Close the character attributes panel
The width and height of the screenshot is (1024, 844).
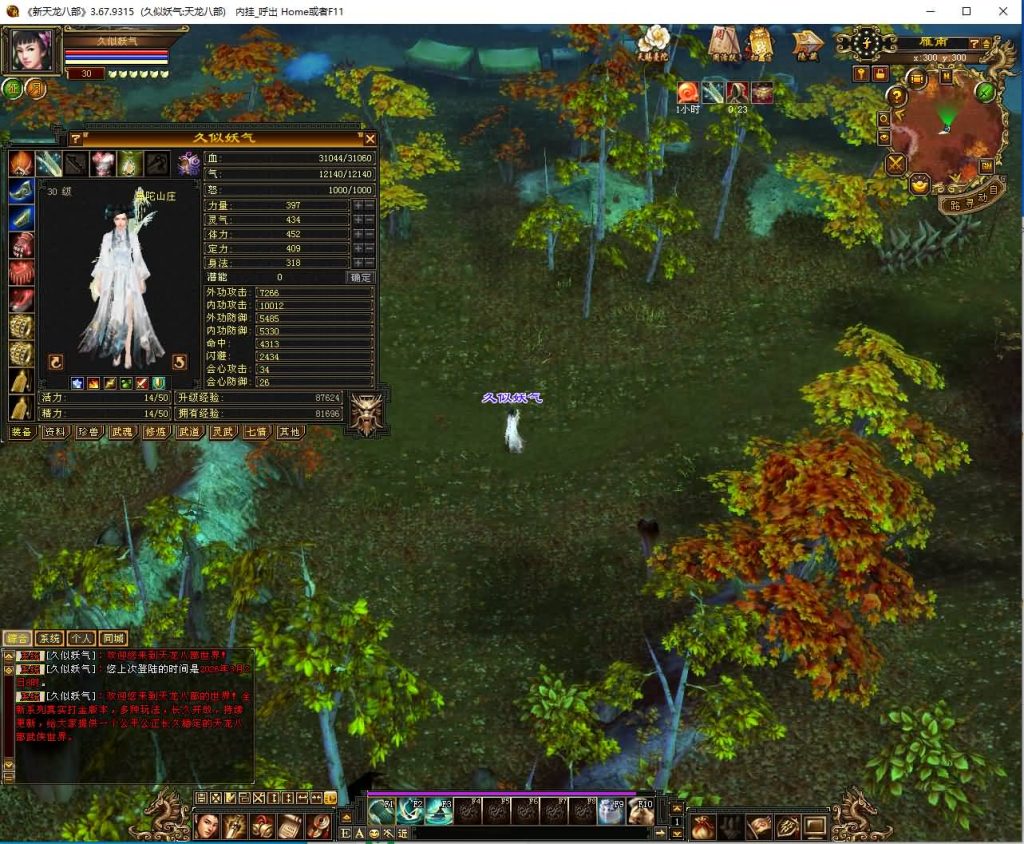370,139
